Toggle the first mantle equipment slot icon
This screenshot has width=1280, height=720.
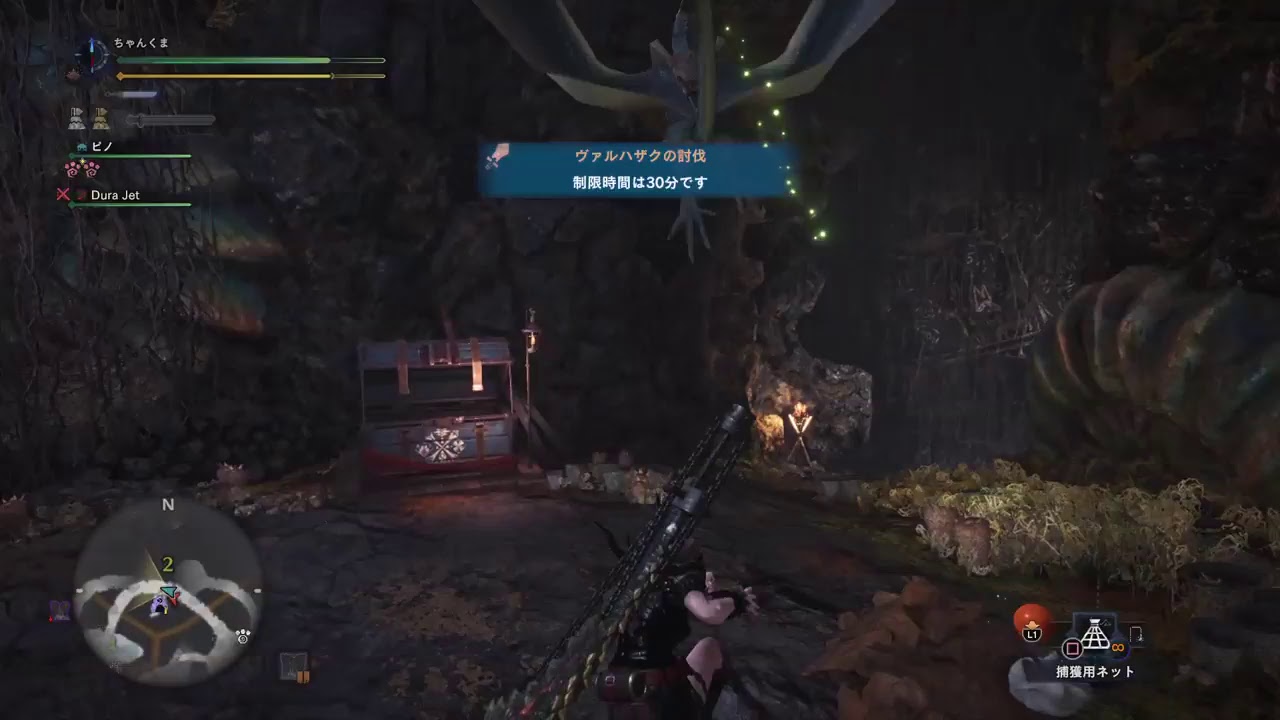point(77,117)
